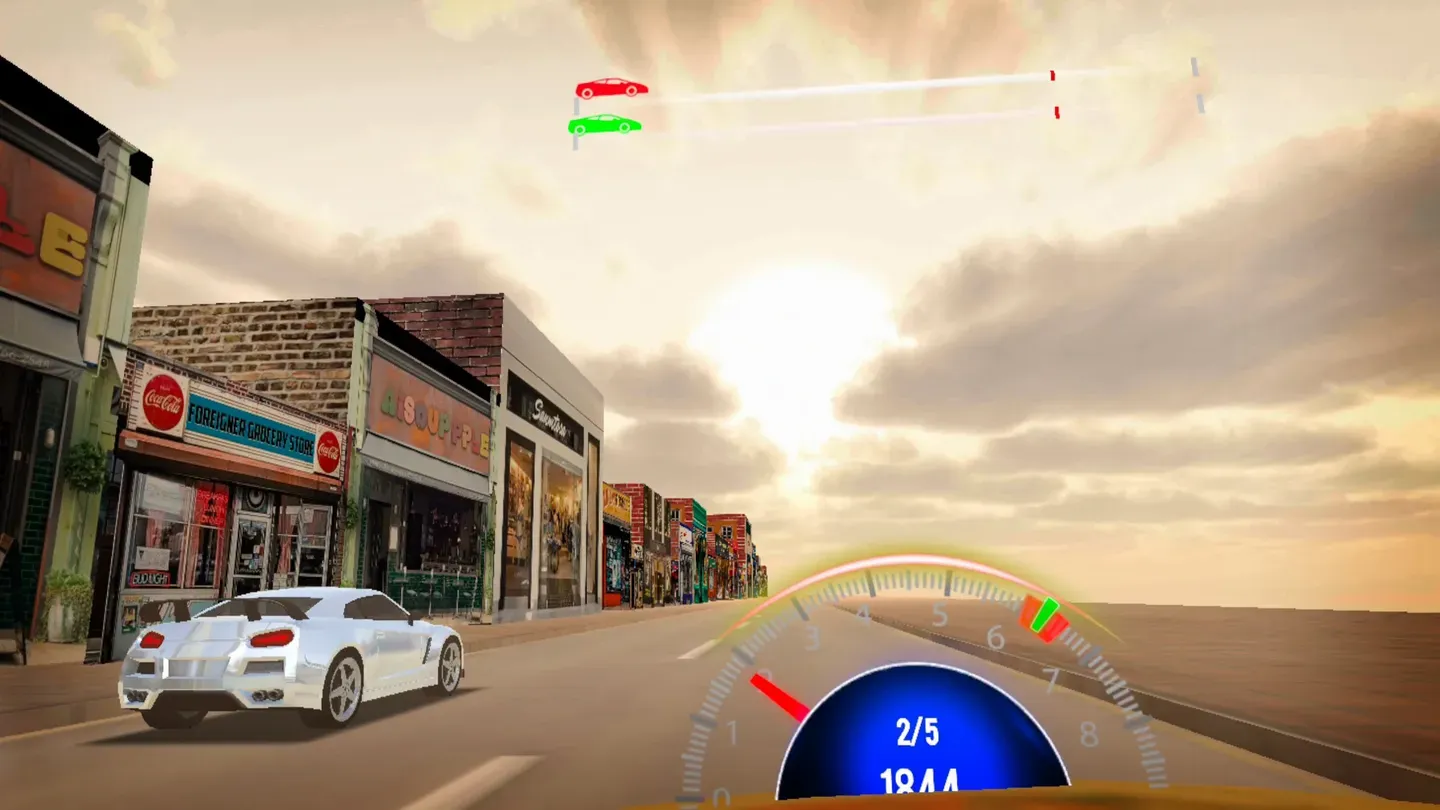Click the number 8 on the tachometer dial
Screen dimensions: 1440x810
(x=1090, y=733)
